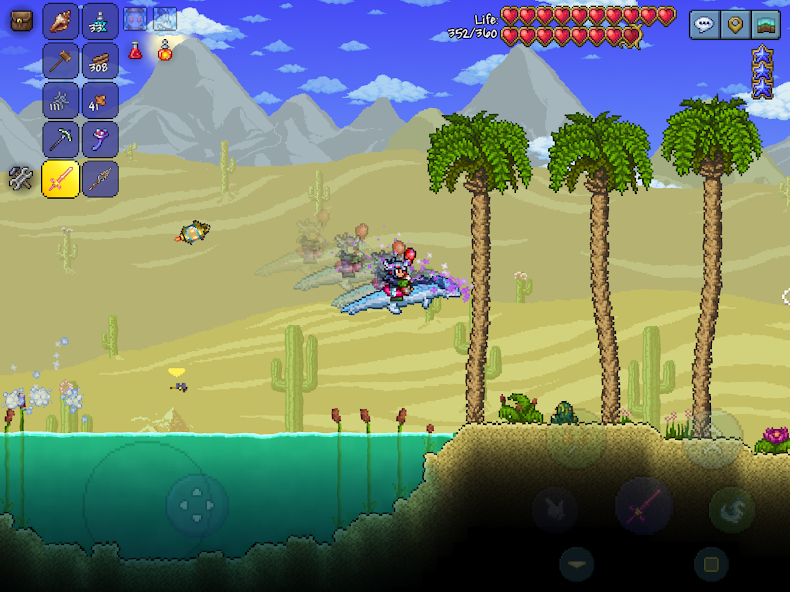Tap the bird mount button

pyautogui.click(x=555, y=509)
